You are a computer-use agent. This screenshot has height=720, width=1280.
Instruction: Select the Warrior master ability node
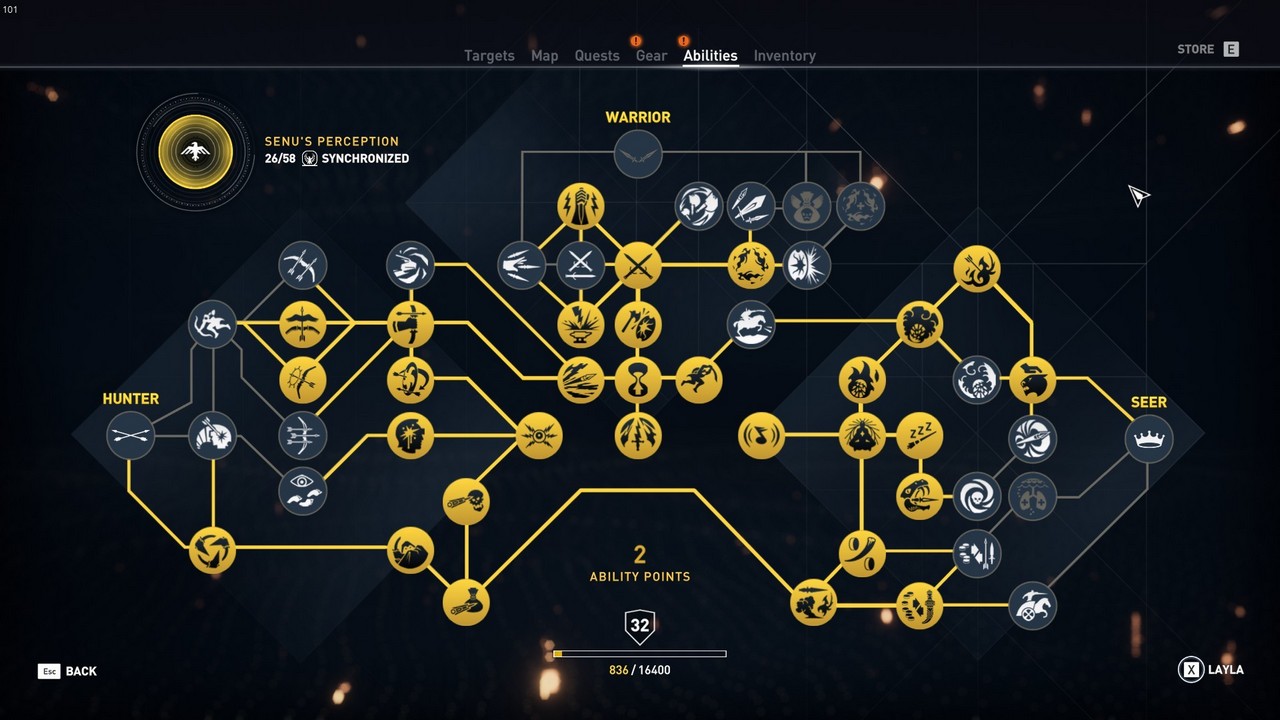coord(638,154)
